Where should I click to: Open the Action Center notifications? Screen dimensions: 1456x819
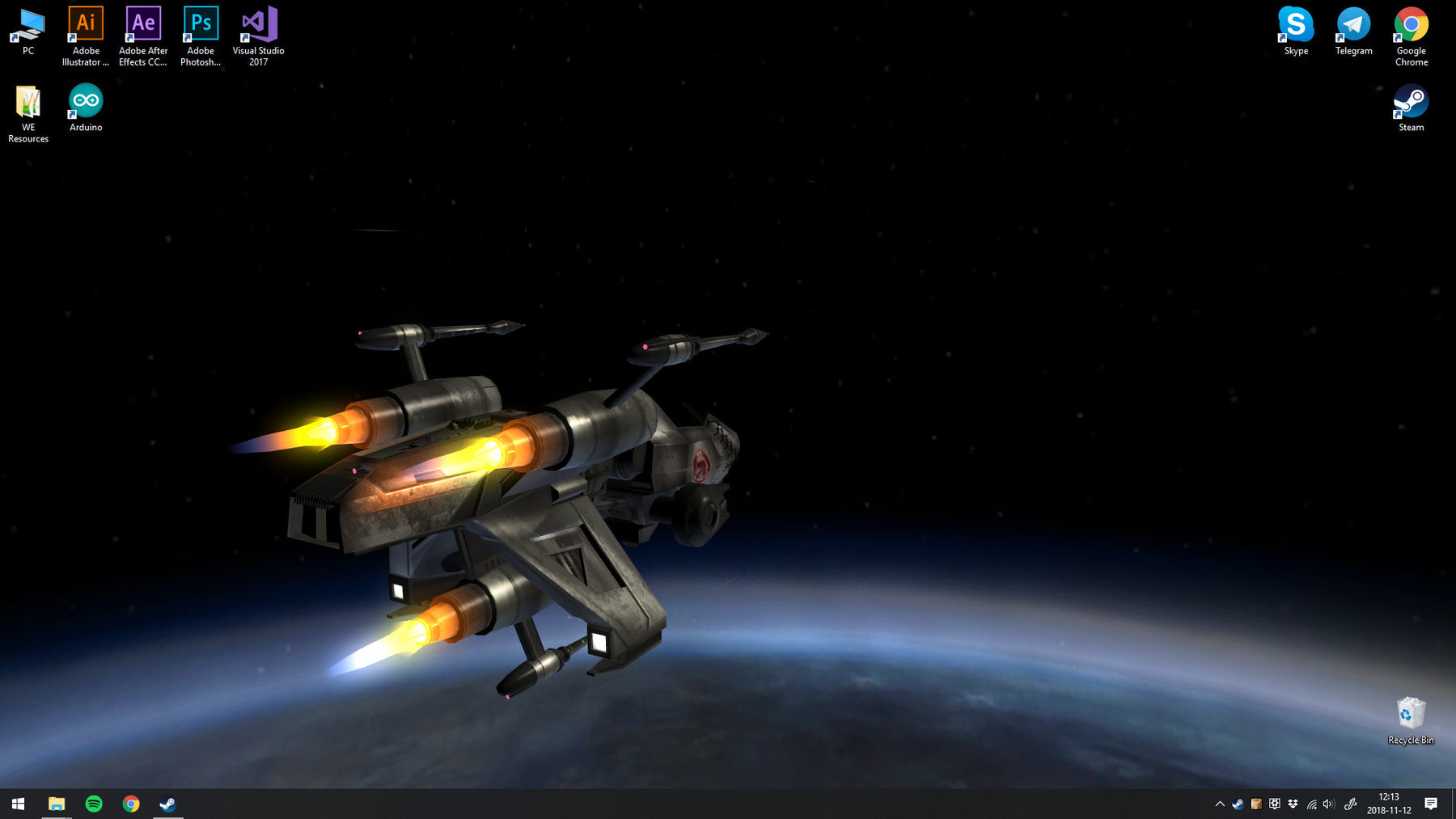click(x=1432, y=804)
